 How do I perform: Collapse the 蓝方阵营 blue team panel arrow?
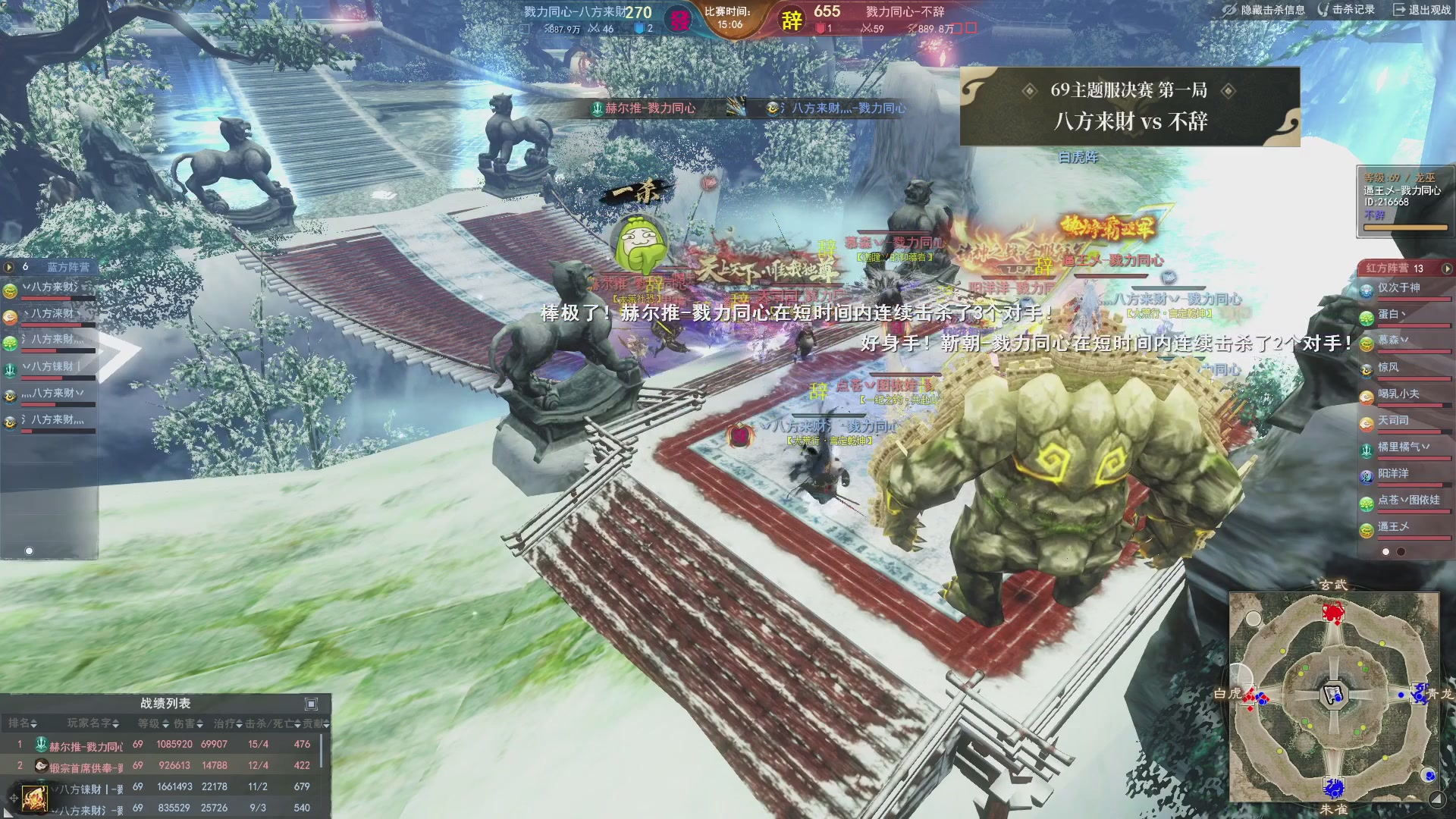(x=9, y=267)
